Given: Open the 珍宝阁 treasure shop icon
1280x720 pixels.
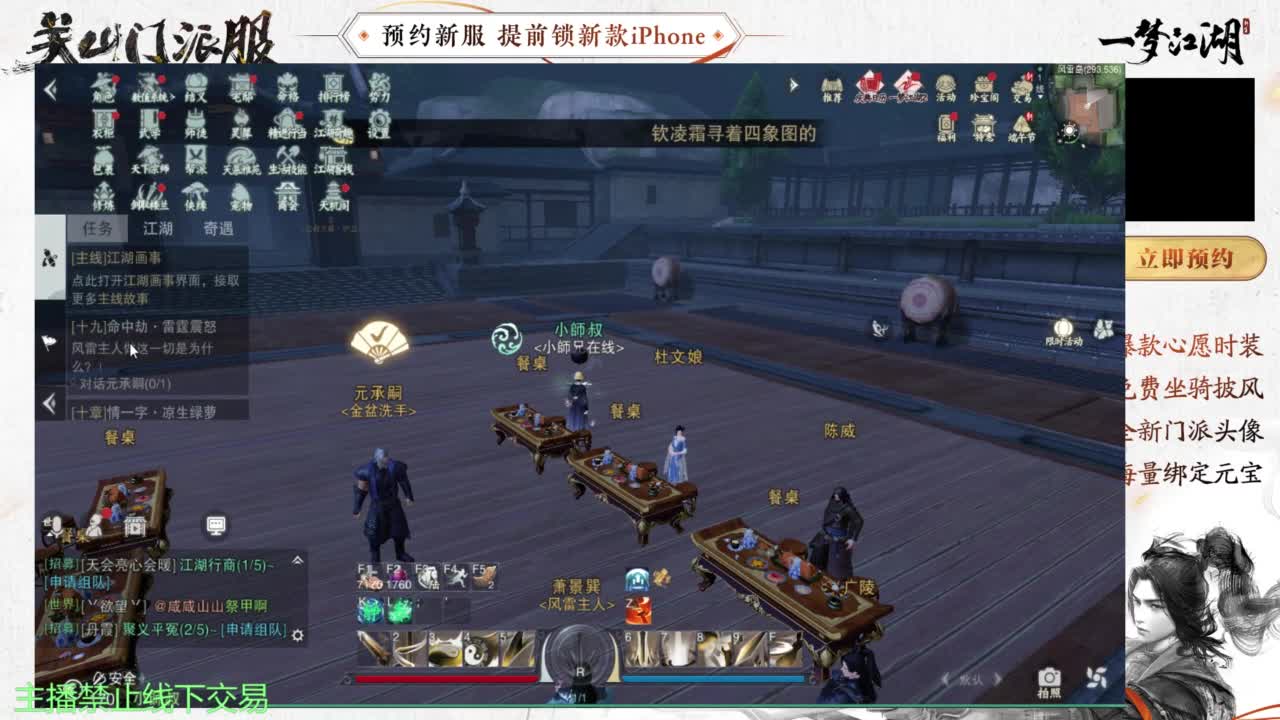Looking at the screenshot, I should coord(982,86).
